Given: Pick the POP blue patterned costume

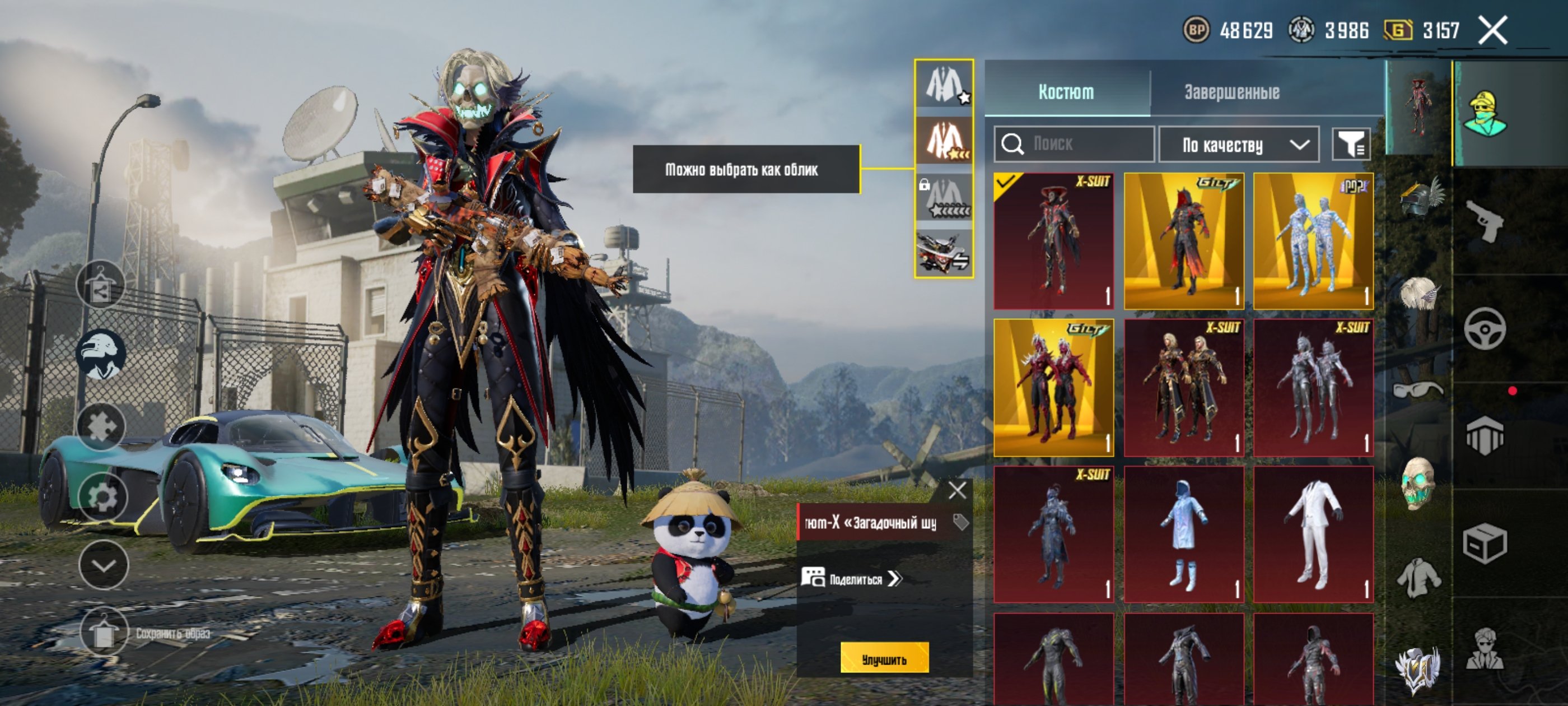Looking at the screenshot, I should point(1313,241).
